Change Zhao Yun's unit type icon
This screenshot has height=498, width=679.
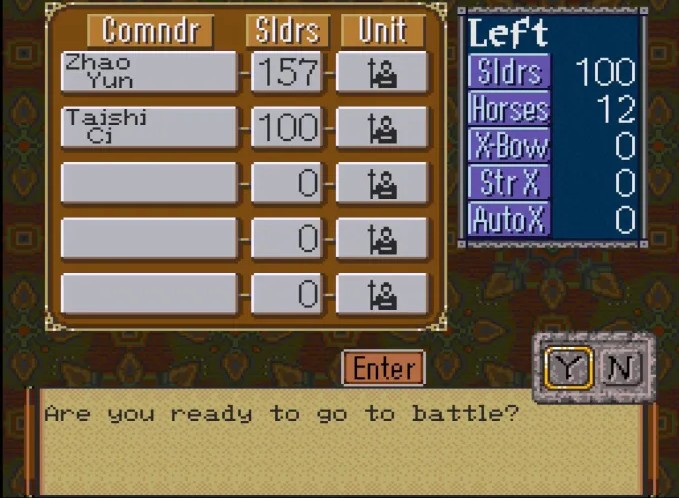(382, 73)
